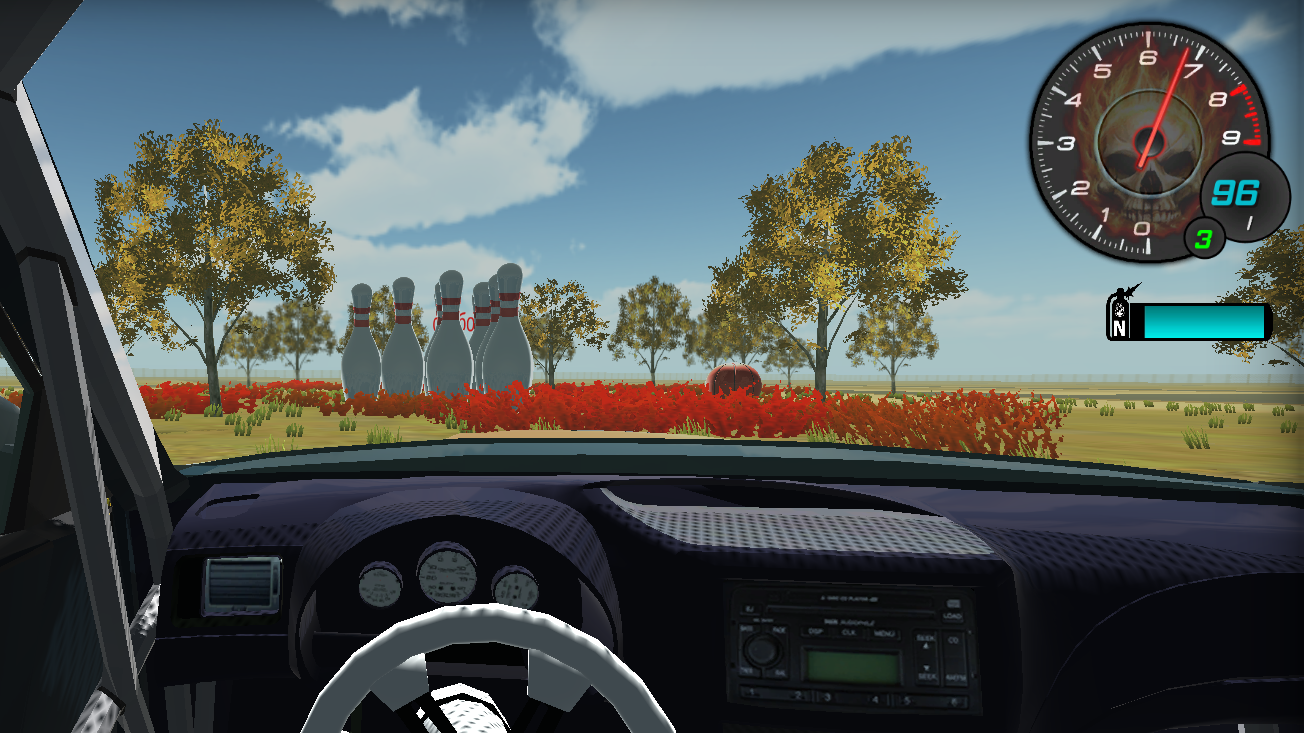Toggle DSP on the car stereo
This screenshot has width=1304, height=733.
coord(816,632)
